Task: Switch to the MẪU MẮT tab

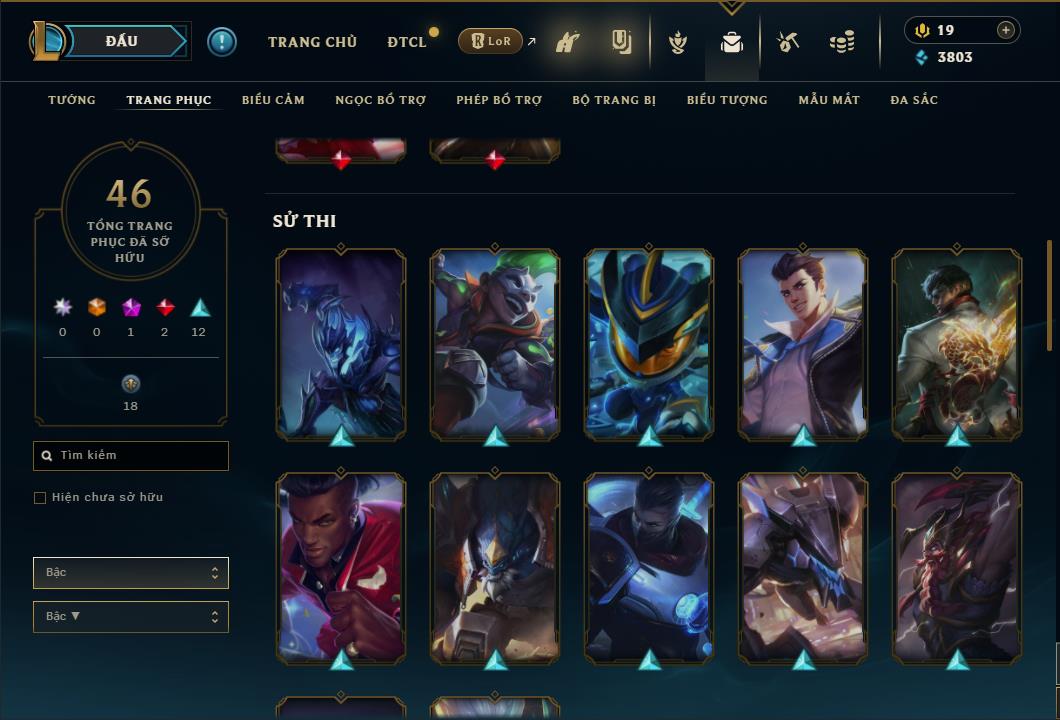Action: point(829,100)
